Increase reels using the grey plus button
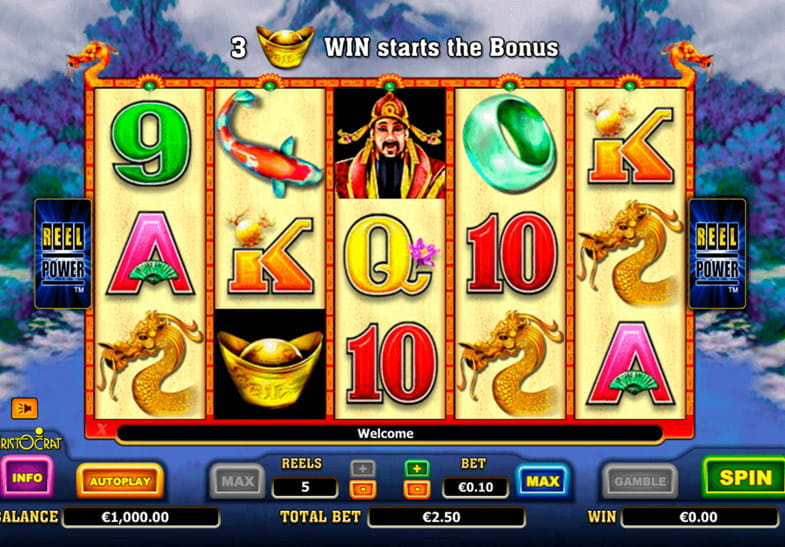The image size is (785, 547). tap(361, 468)
